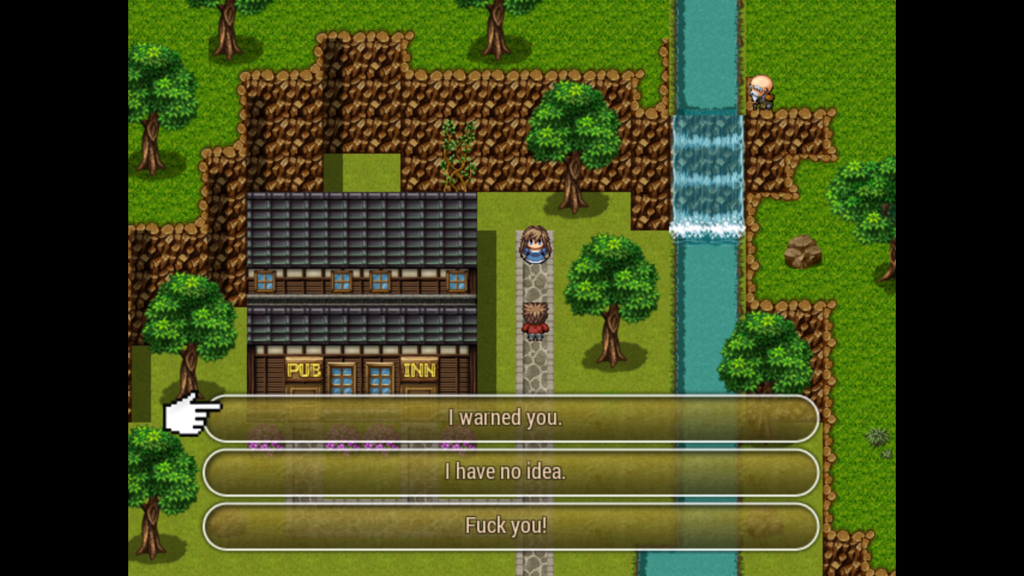Select the "I have no idea." response
Screen dimensions: 1024x576
[x=510, y=472]
